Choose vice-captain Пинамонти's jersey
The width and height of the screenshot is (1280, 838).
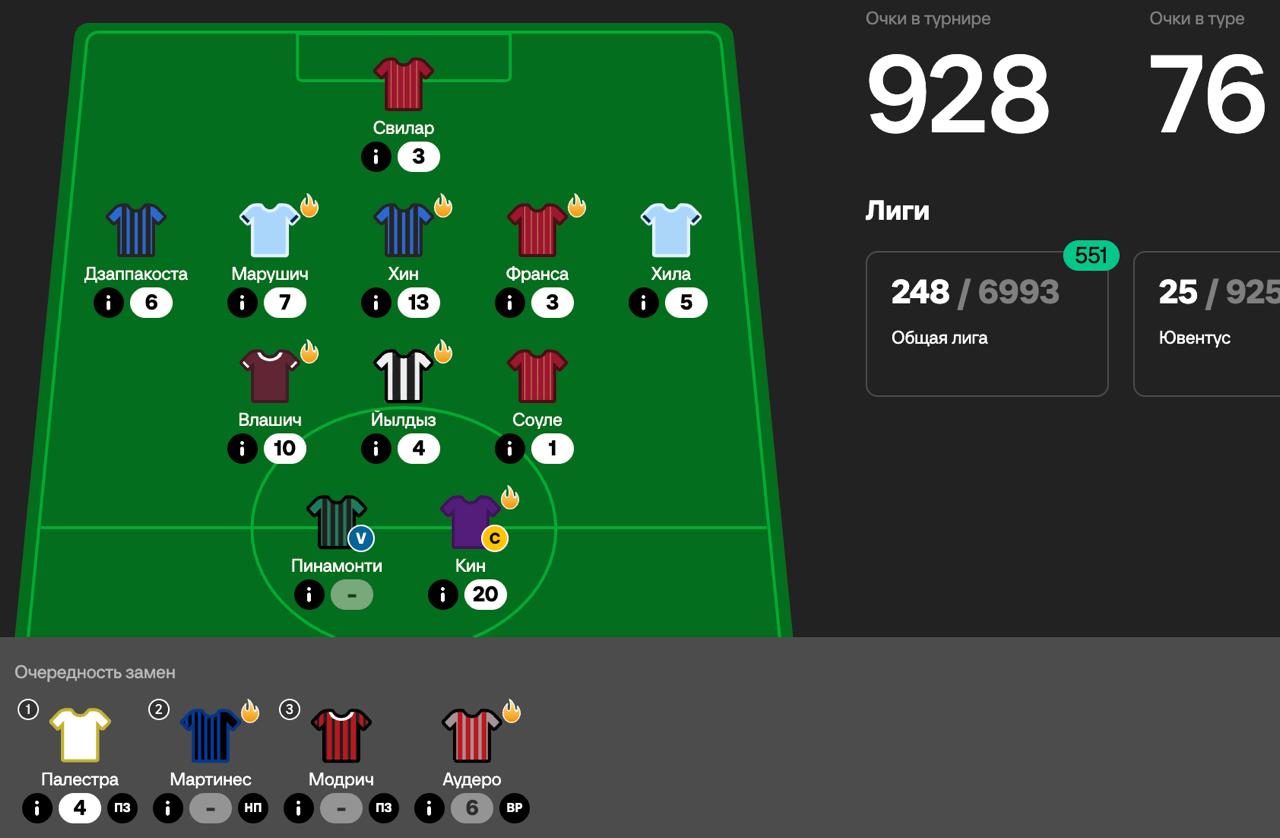336,521
